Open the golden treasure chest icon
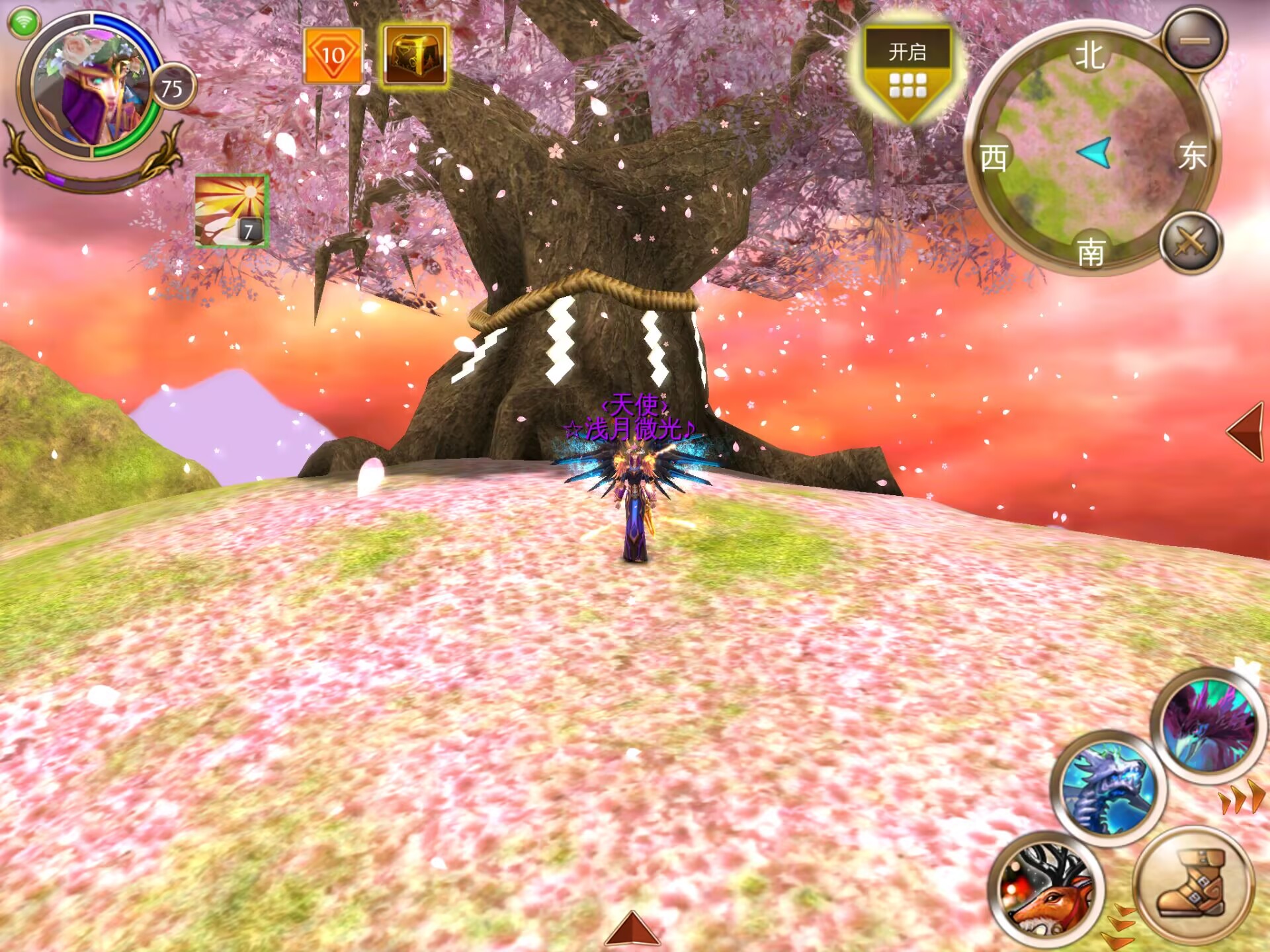The height and width of the screenshot is (952, 1270). (415, 56)
